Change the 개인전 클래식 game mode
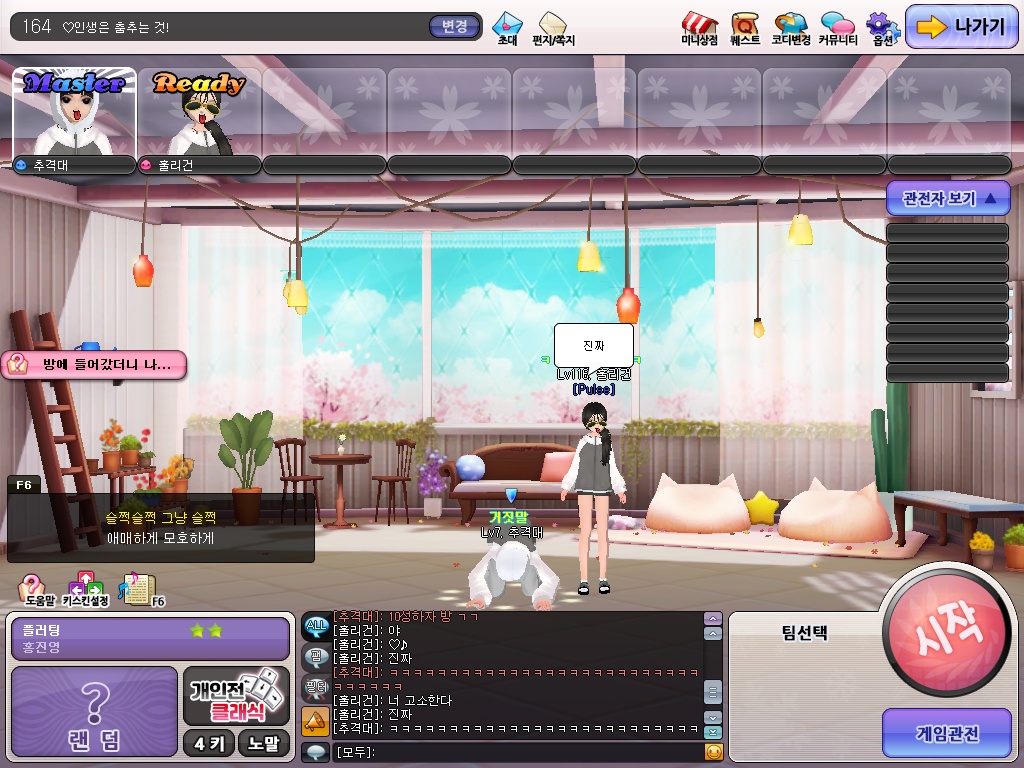This screenshot has width=1024, height=768. [237, 696]
